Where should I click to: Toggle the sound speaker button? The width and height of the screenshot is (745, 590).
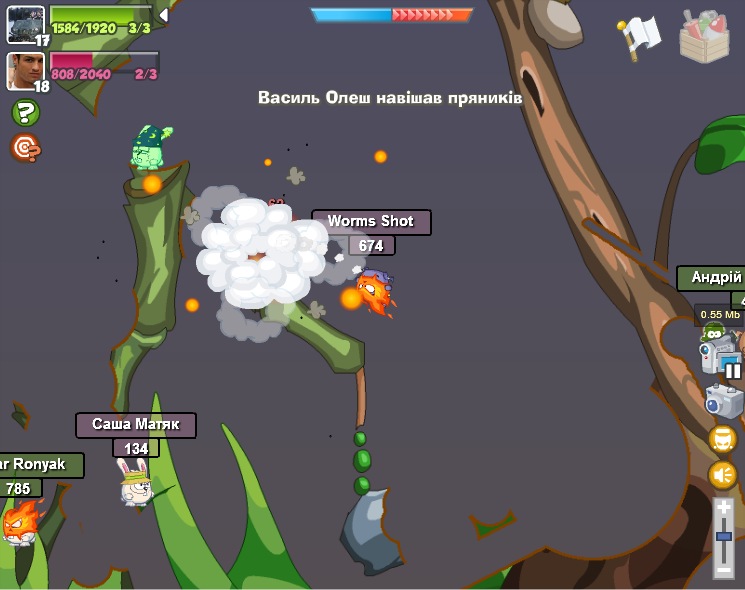coord(722,474)
